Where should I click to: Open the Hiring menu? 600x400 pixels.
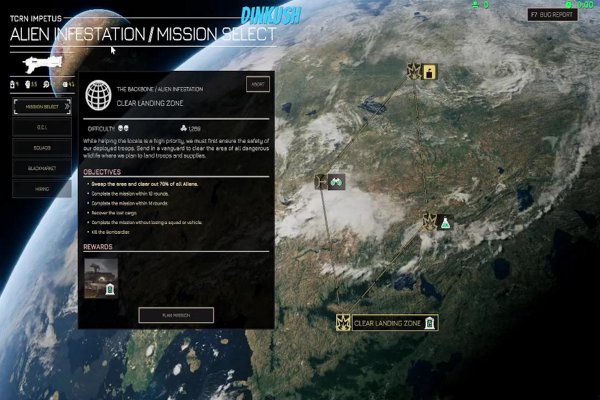pos(41,188)
